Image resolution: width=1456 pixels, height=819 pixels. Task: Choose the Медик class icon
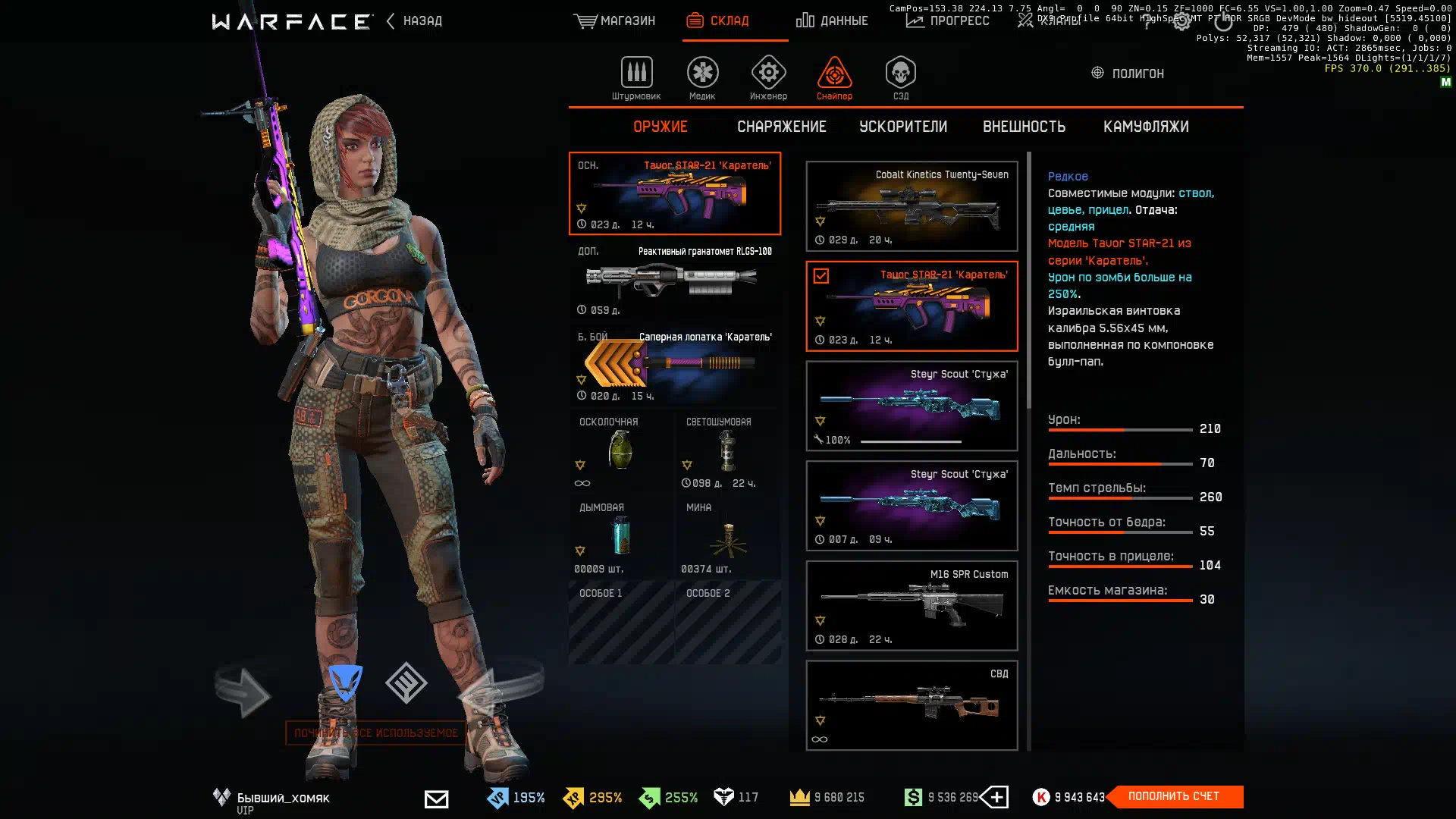point(702,78)
